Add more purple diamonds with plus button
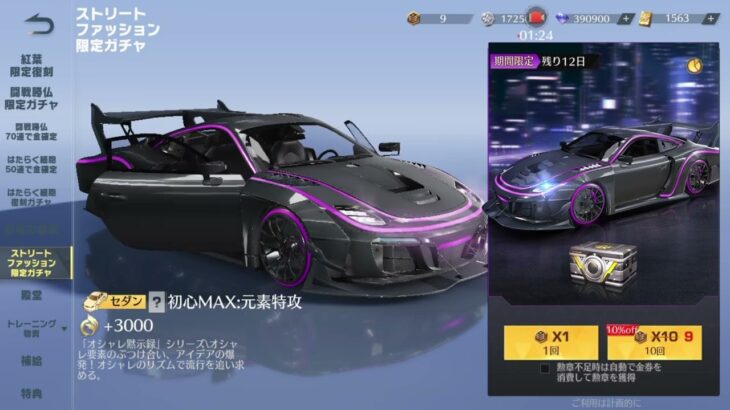This screenshot has width=730, height=410. tap(625, 18)
